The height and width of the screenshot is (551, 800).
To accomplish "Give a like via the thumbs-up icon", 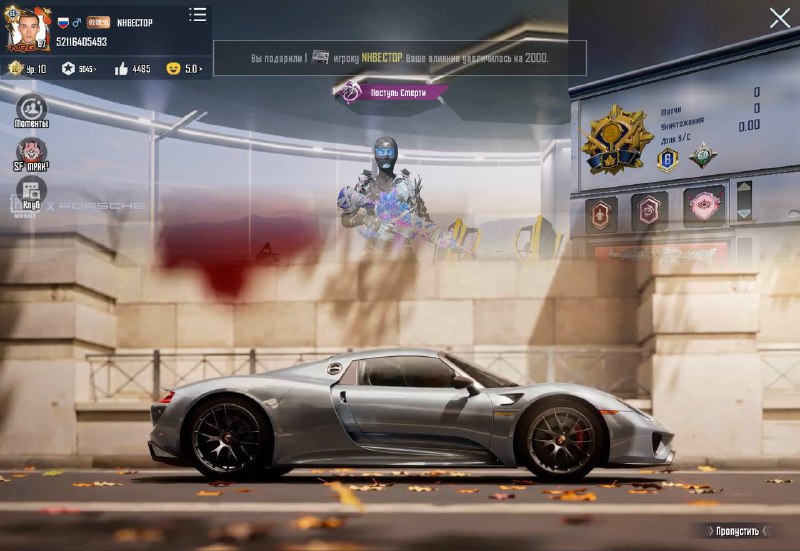I will 121,69.
